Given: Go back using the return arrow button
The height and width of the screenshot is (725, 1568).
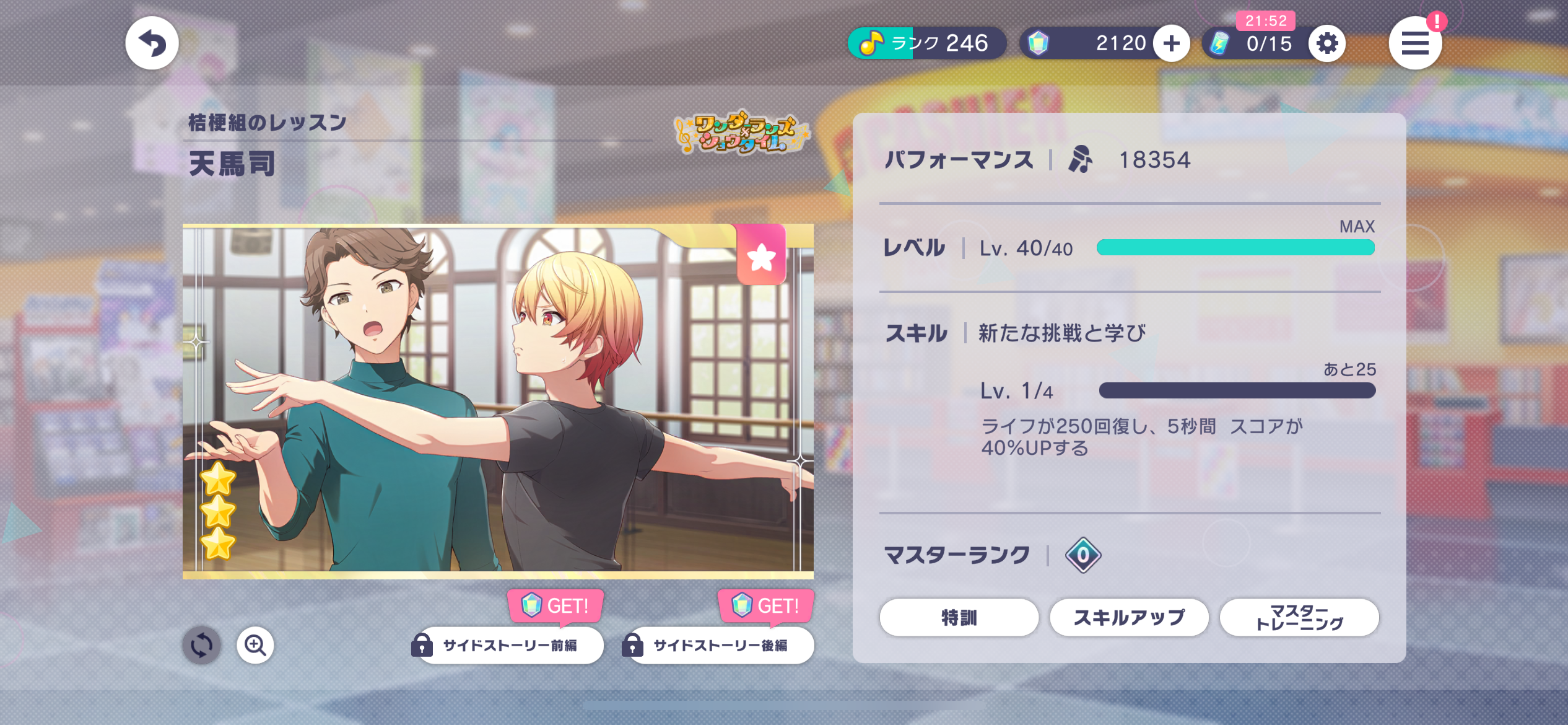Looking at the screenshot, I should (152, 43).
